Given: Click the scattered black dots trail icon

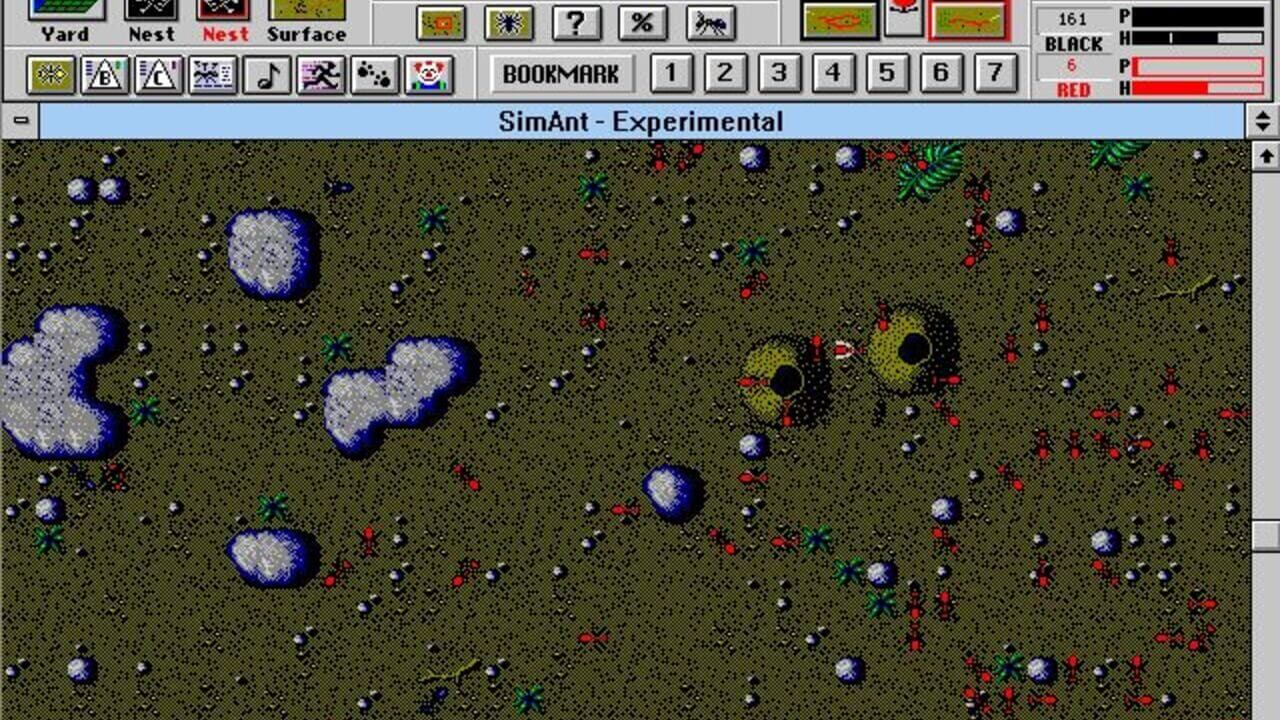Looking at the screenshot, I should [375, 75].
